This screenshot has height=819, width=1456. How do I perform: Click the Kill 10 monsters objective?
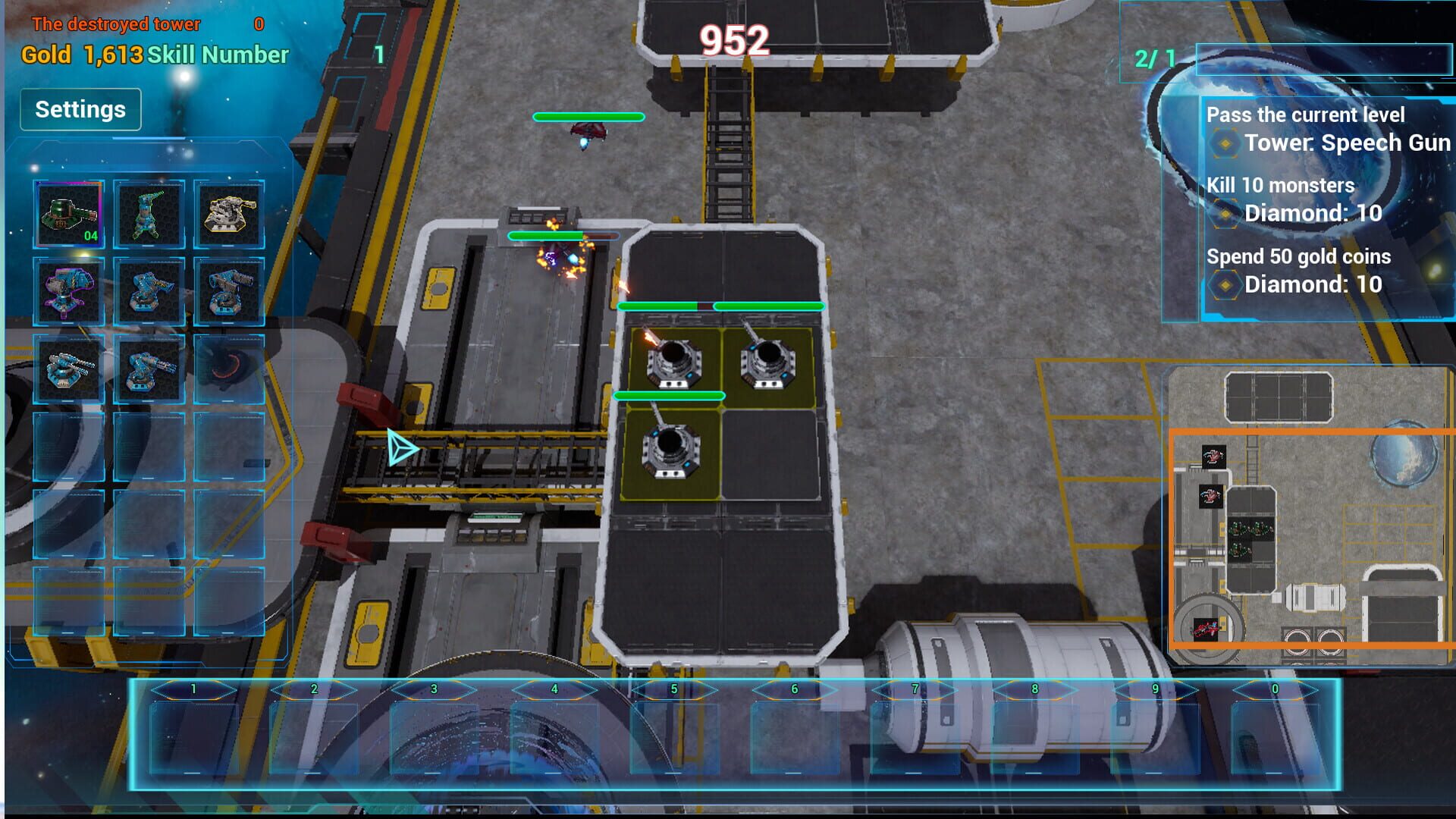click(x=1280, y=185)
